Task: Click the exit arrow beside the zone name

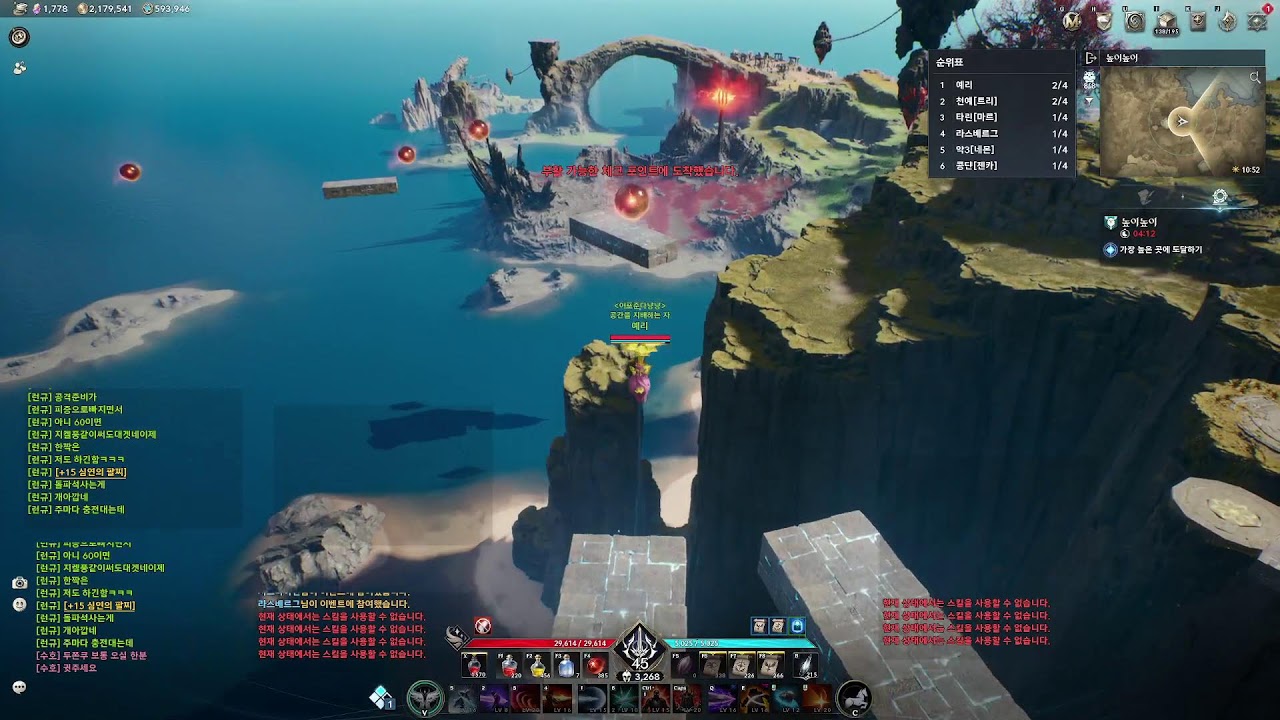Action: pyautogui.click(x=1091, y=59)
